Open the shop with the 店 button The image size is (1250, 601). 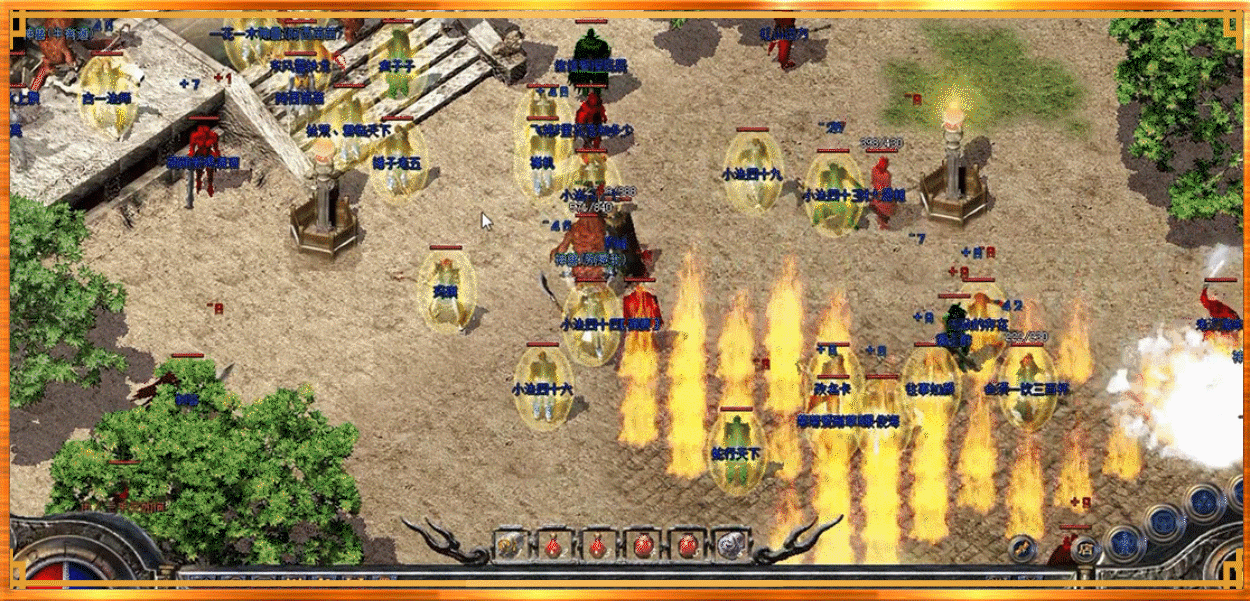click(1083, 547)
